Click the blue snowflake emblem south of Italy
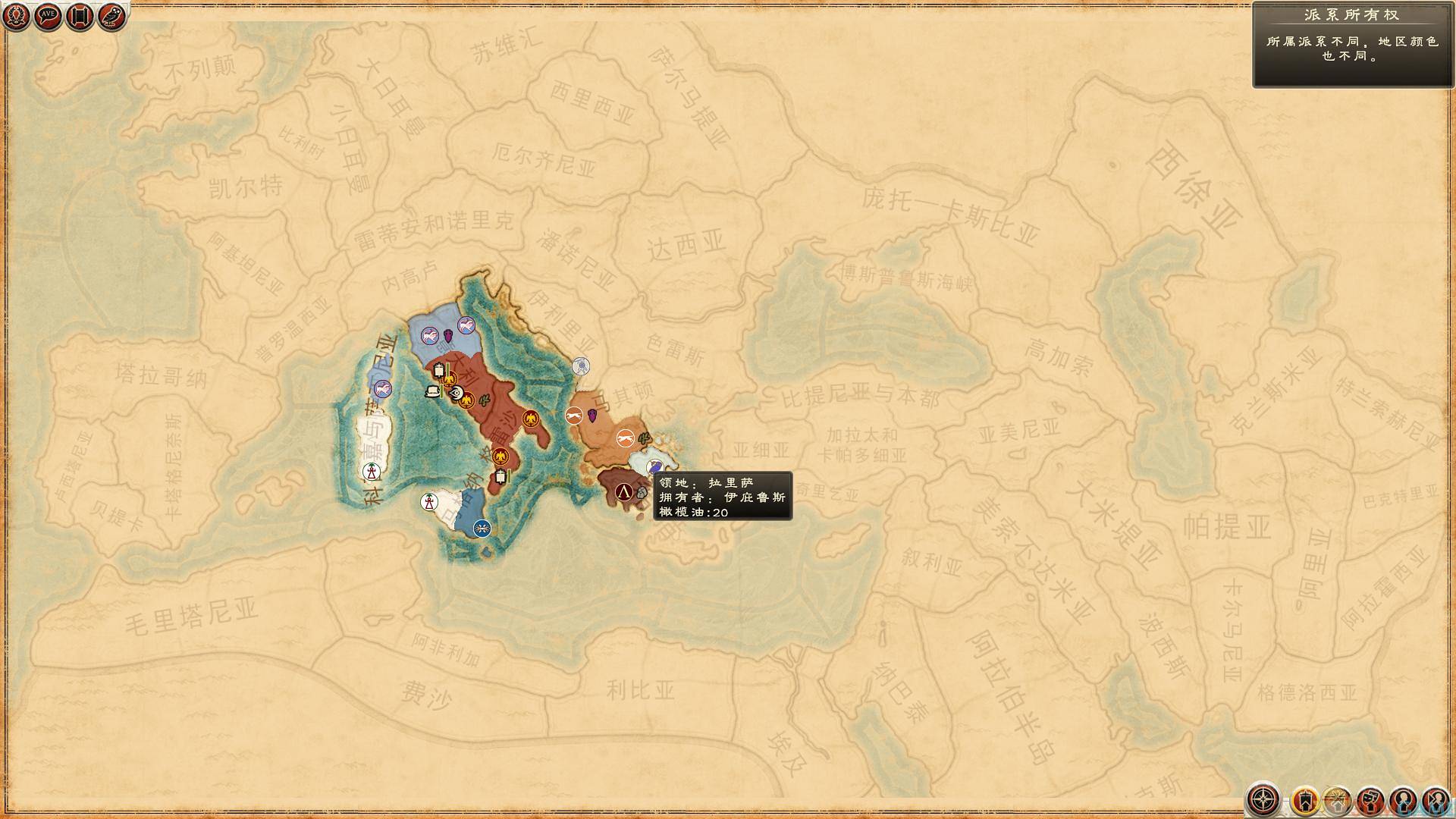This screenshot has width=1456, height=819. pos(483,528)
